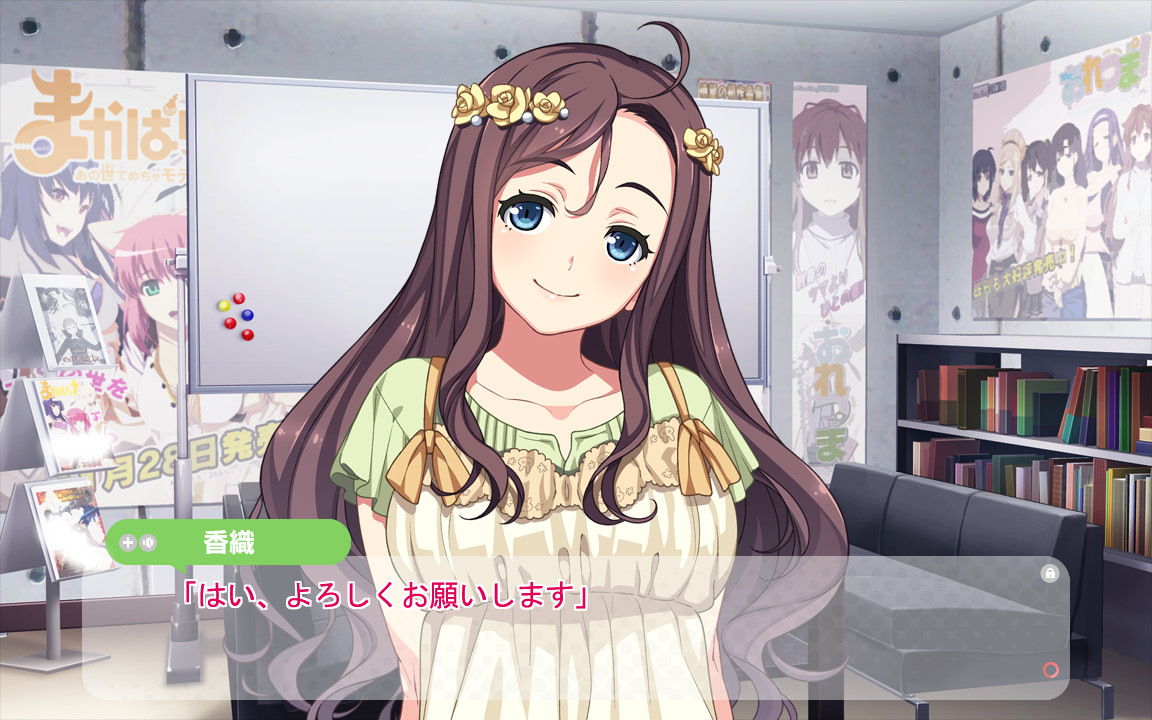Click the plus icon beside the name 香織
1152x720 pixels.
(x=127, y=543)
